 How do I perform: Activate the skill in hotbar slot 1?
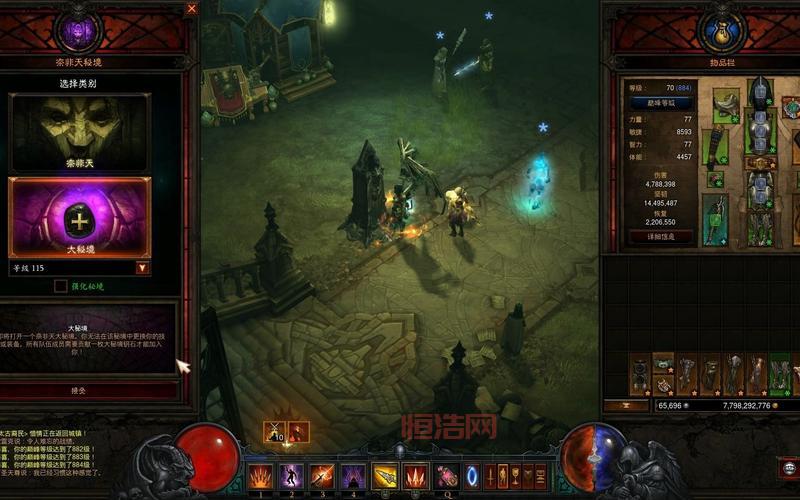(260, 475)
